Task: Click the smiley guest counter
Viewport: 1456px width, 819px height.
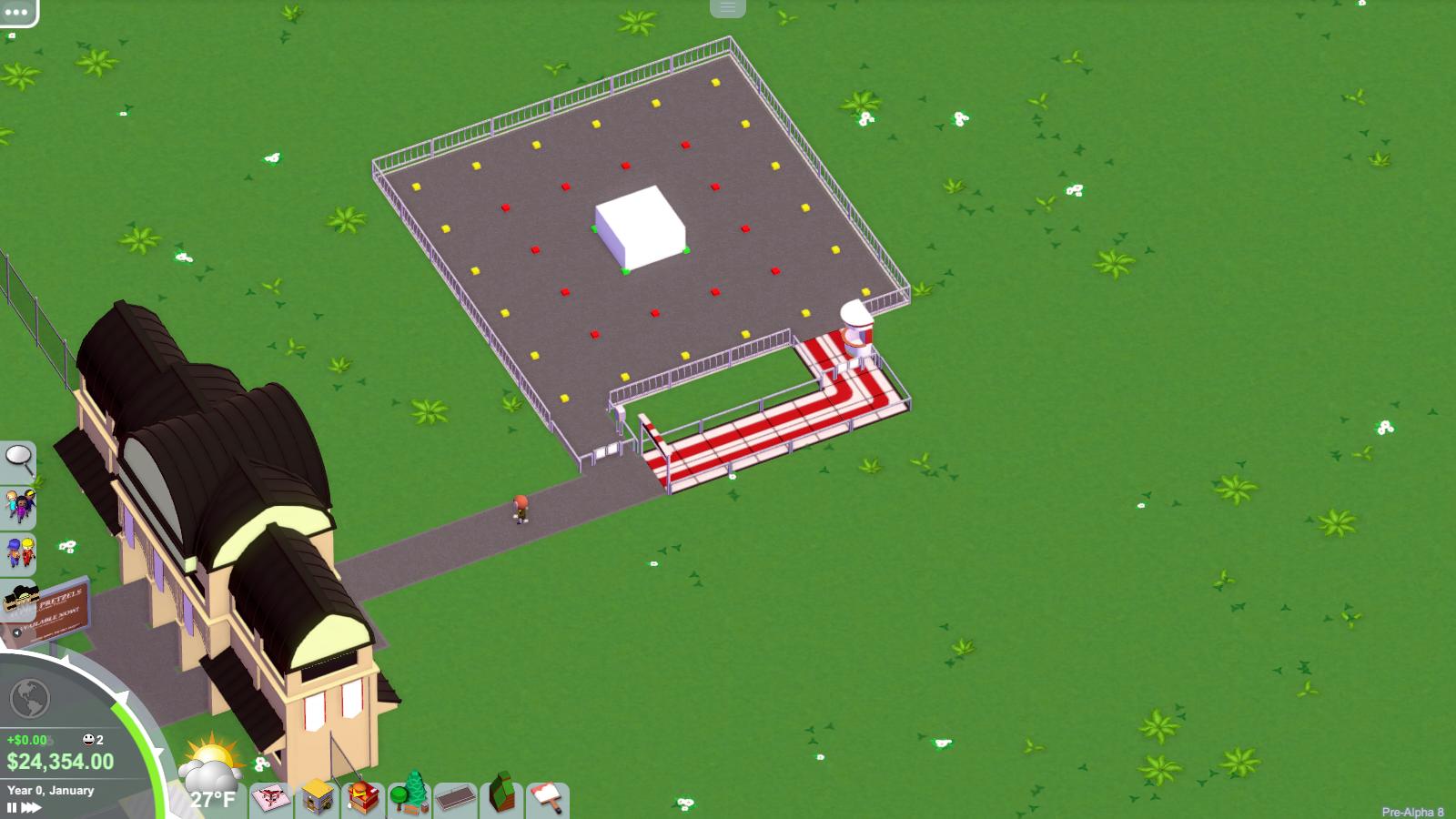Action: point(89,740)
